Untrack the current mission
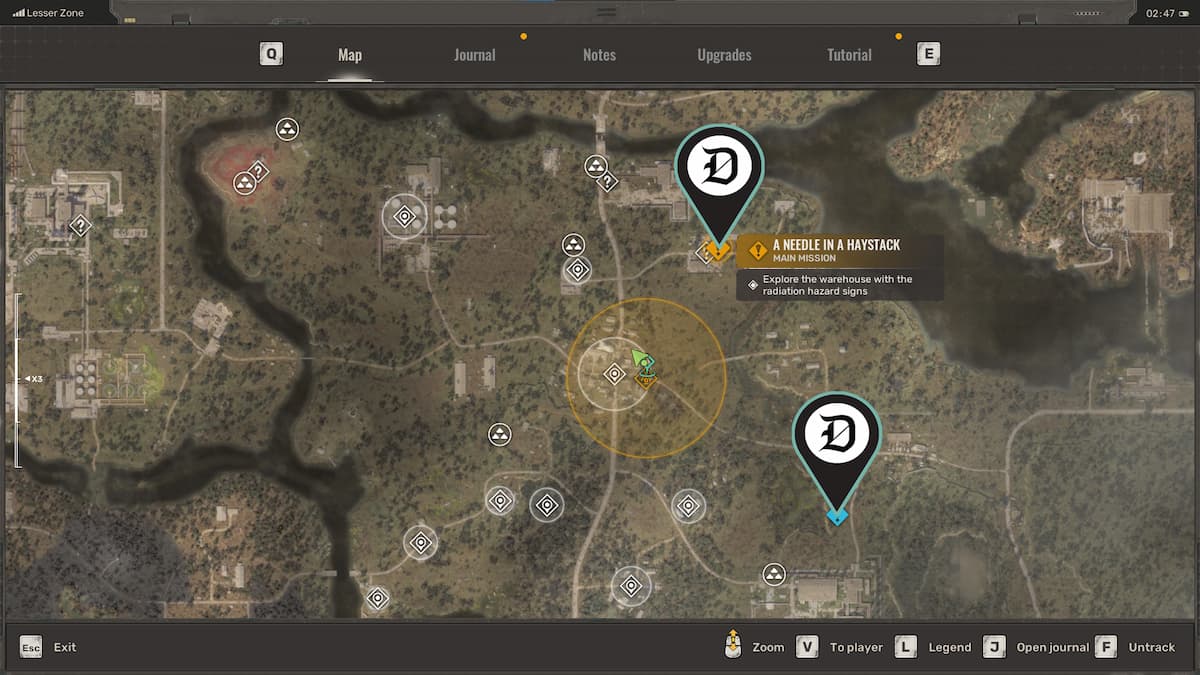 1151,647
